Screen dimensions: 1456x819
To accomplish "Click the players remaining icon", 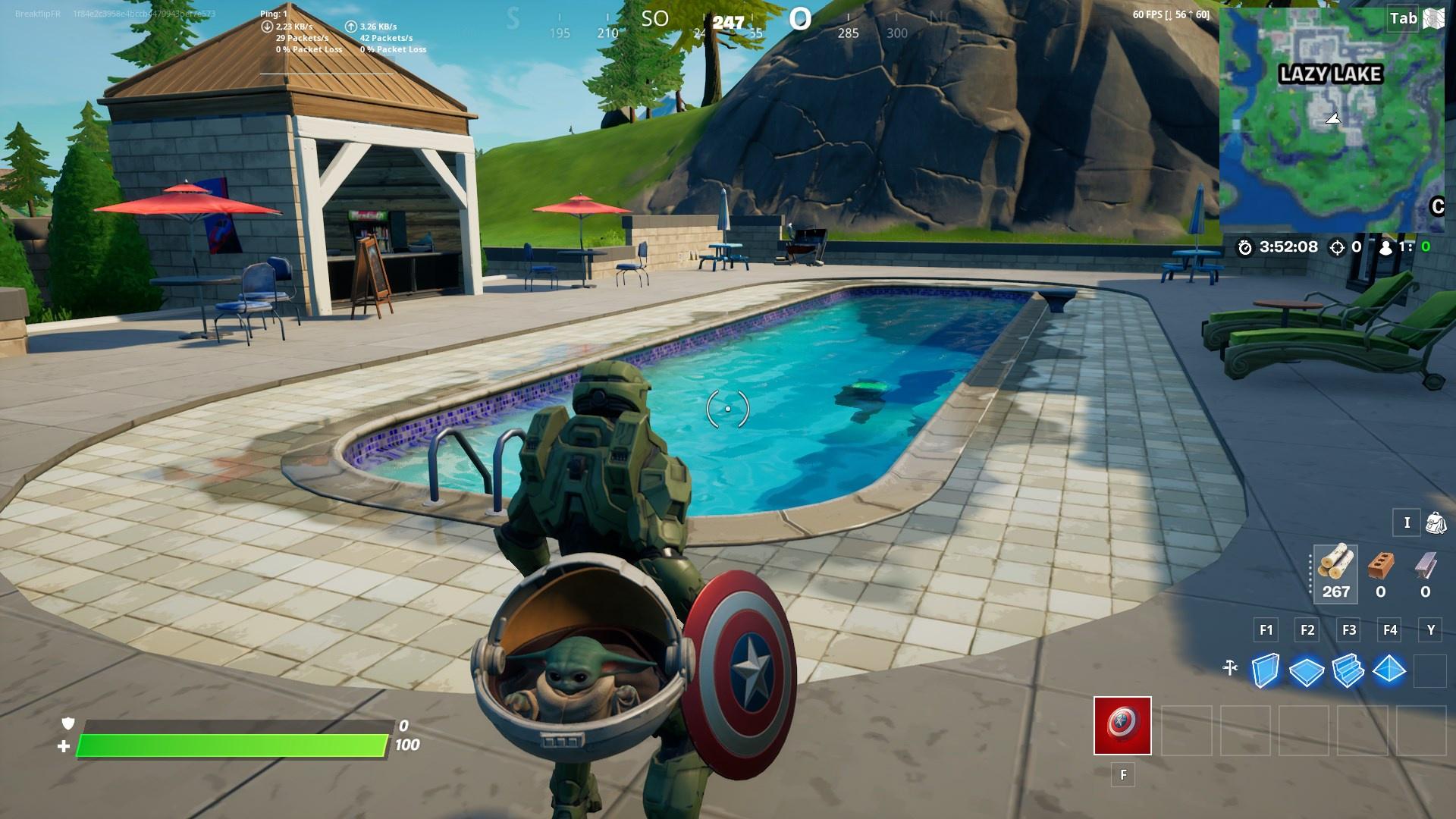I will 1385,247.
